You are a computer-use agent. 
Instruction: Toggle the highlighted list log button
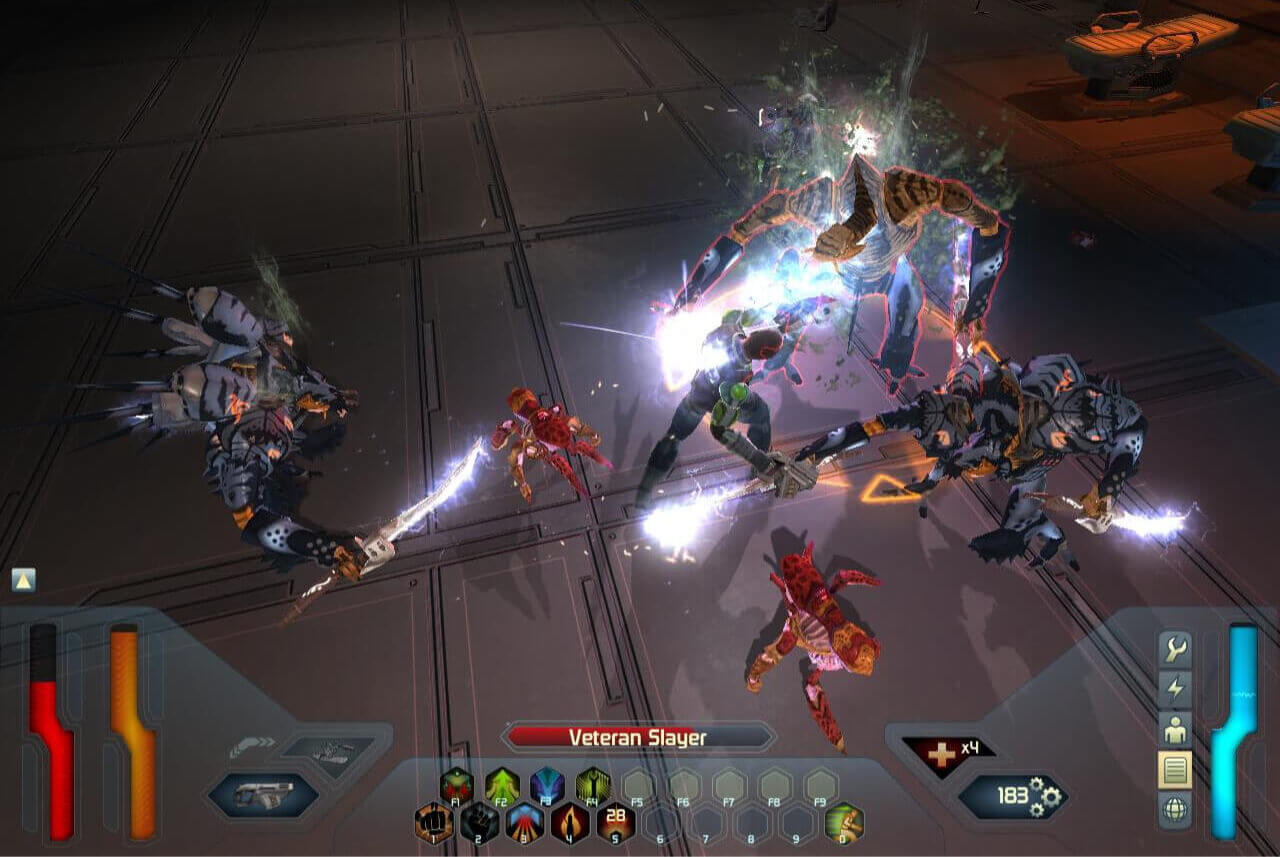[x=1175, y=769]
